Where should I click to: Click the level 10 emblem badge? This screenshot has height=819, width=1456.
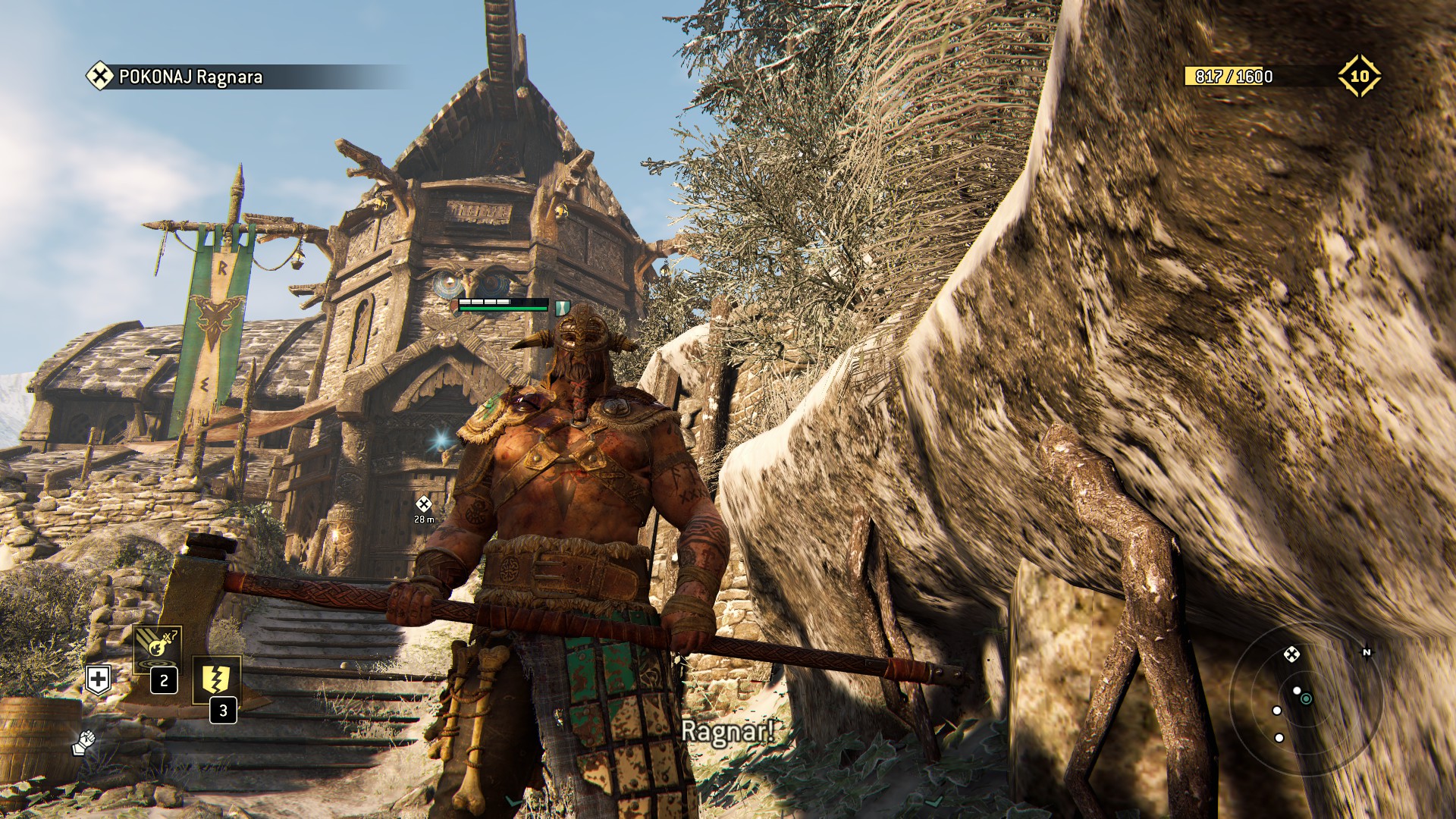1359,76
